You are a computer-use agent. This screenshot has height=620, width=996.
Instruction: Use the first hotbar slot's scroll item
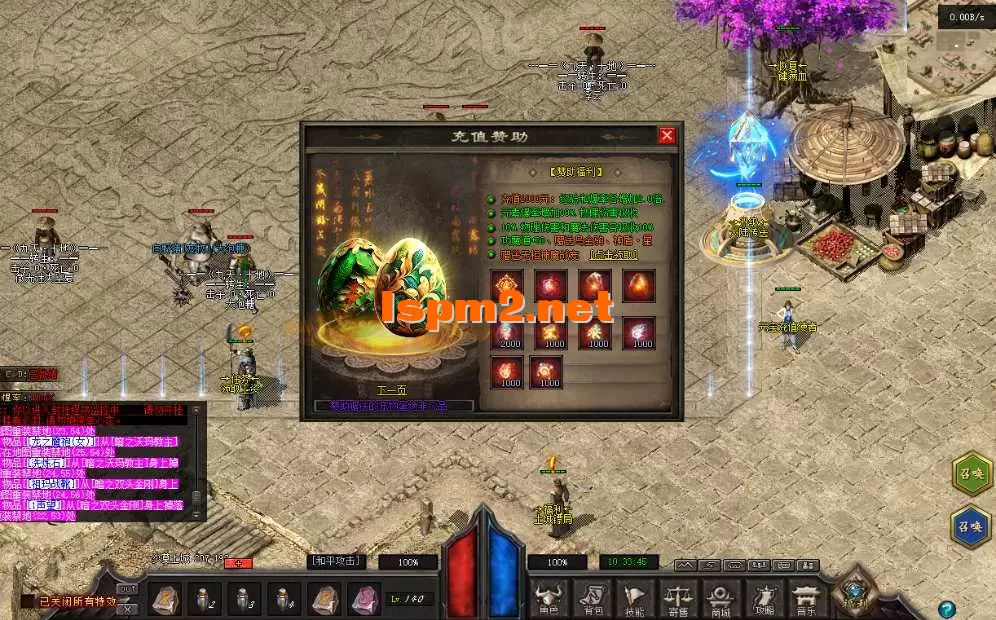pos(165,599)
